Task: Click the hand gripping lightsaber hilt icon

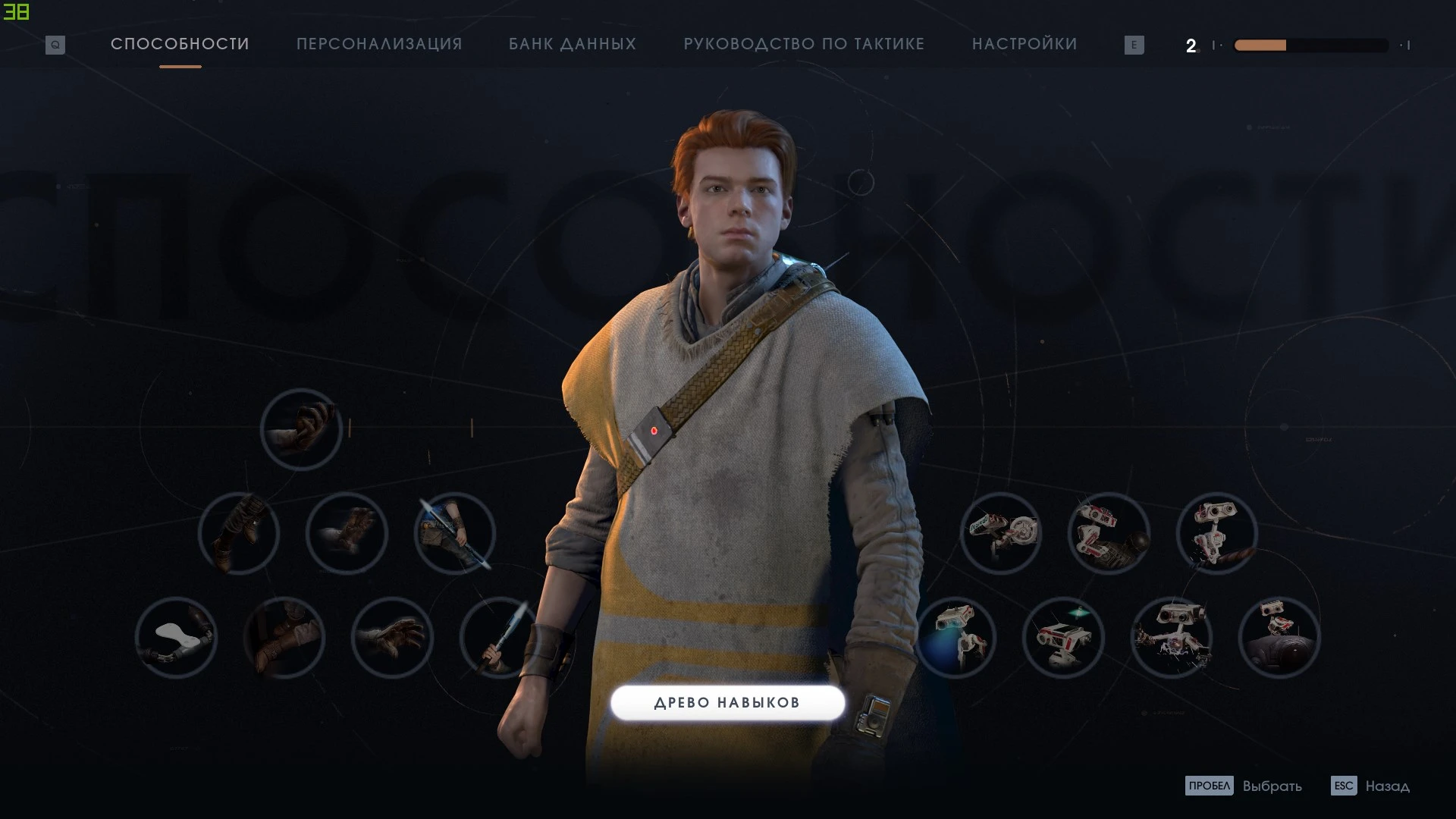Action: [x=500, y=639]
